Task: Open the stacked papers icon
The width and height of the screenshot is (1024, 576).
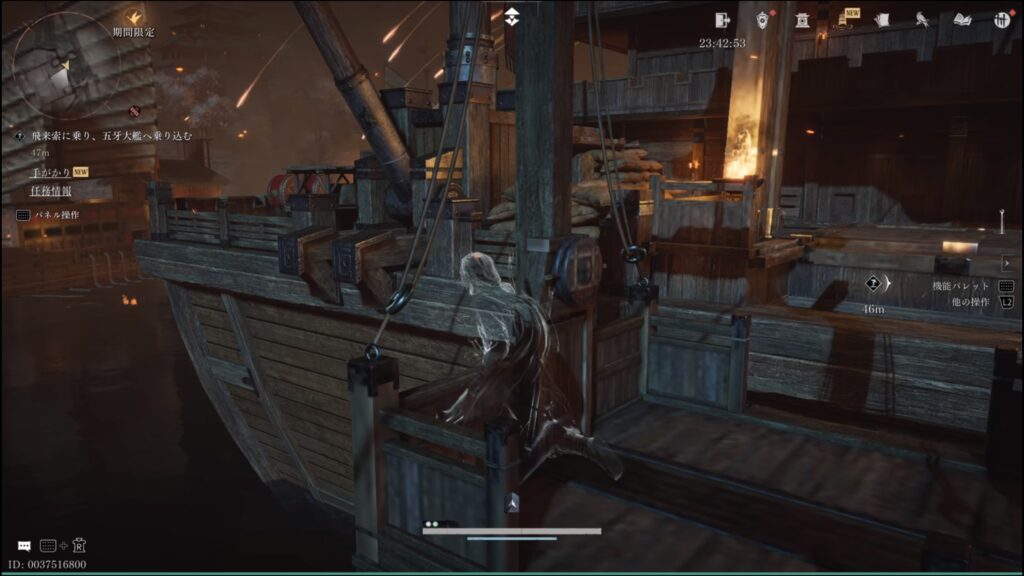Action: pos(882,19)
